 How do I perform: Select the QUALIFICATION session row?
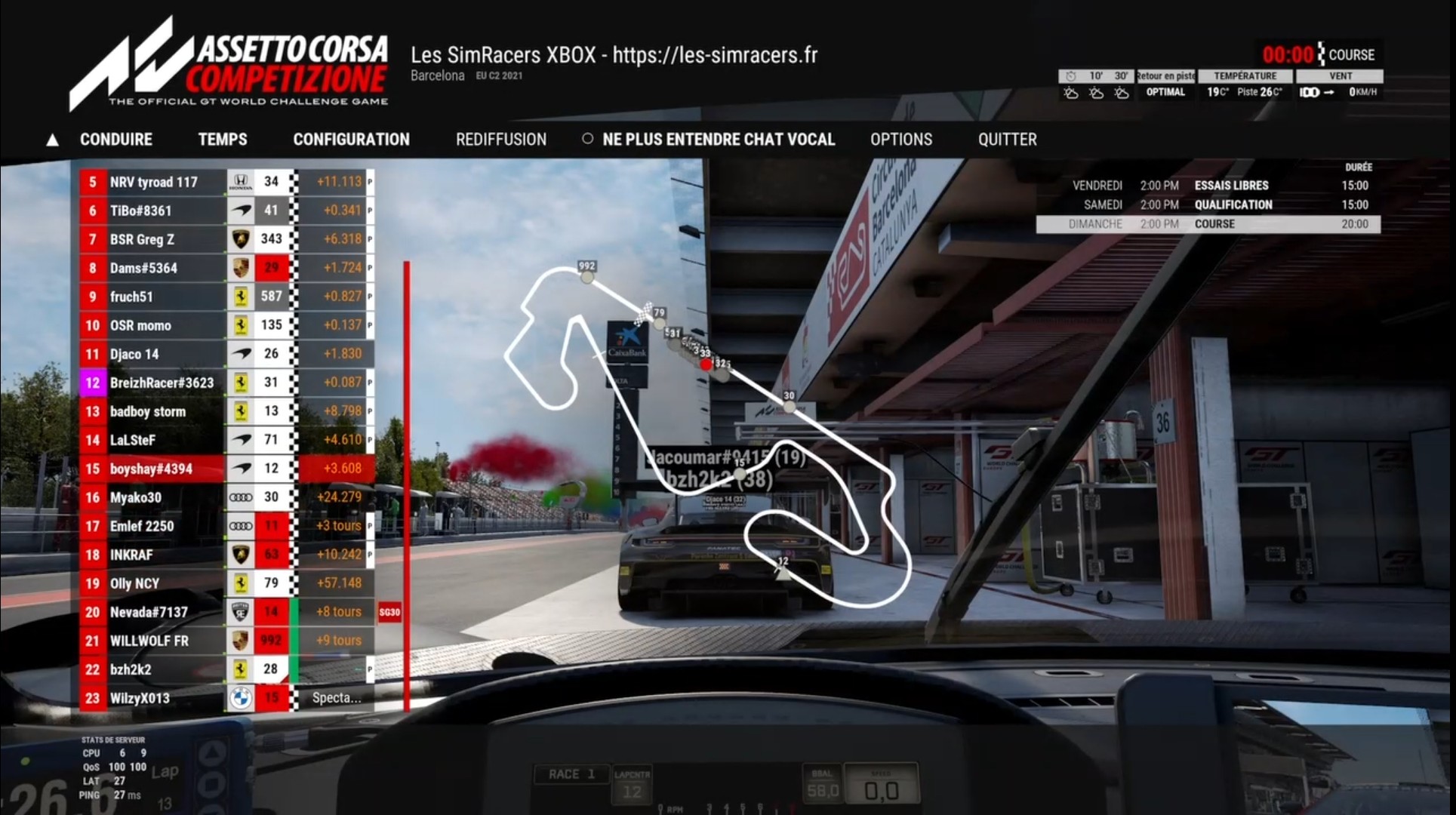click(1208, 205)
